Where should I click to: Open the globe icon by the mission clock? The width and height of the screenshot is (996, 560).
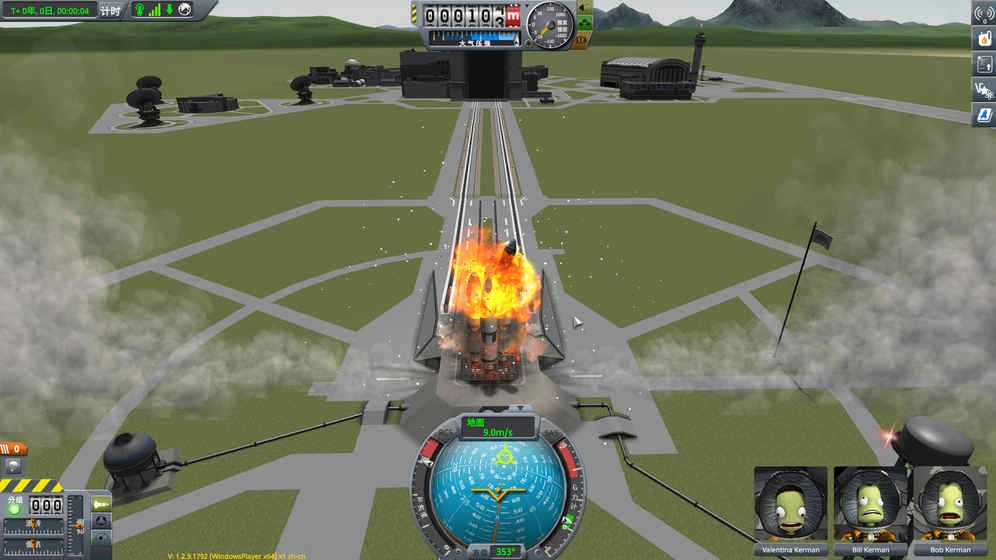(185, 10)
